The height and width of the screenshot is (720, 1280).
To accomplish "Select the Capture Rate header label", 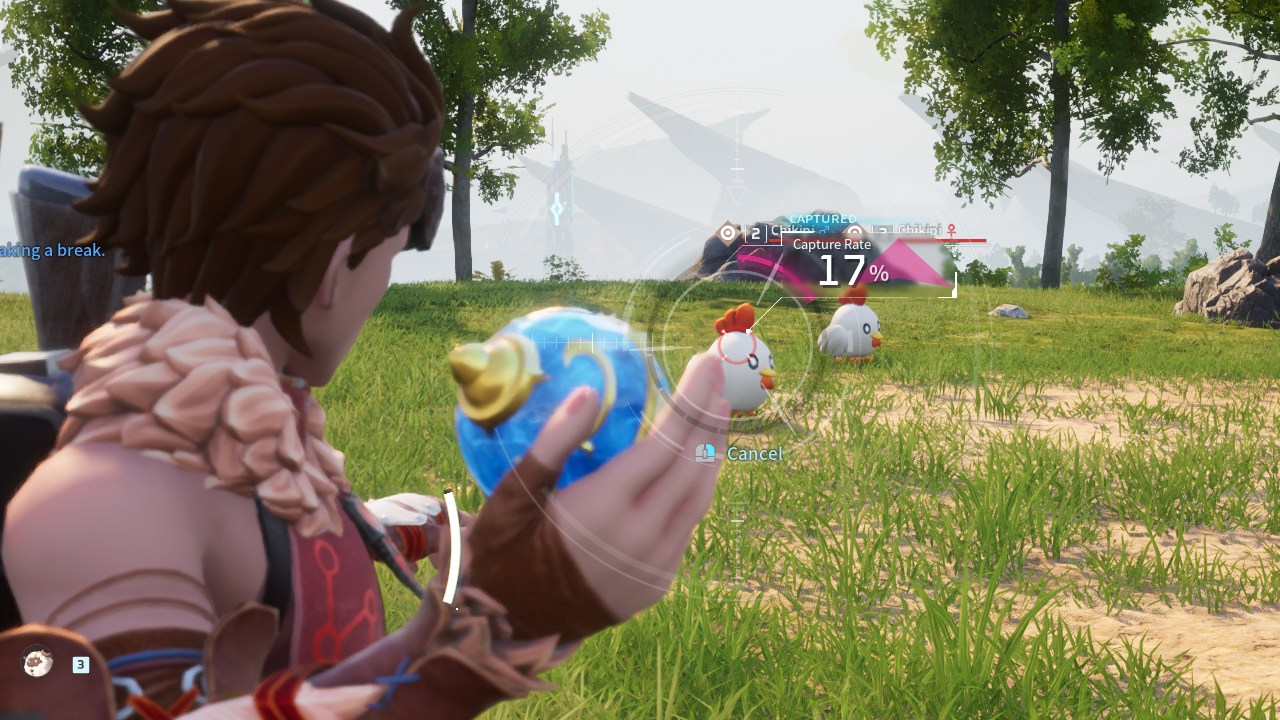I will (x=831, y=244).
